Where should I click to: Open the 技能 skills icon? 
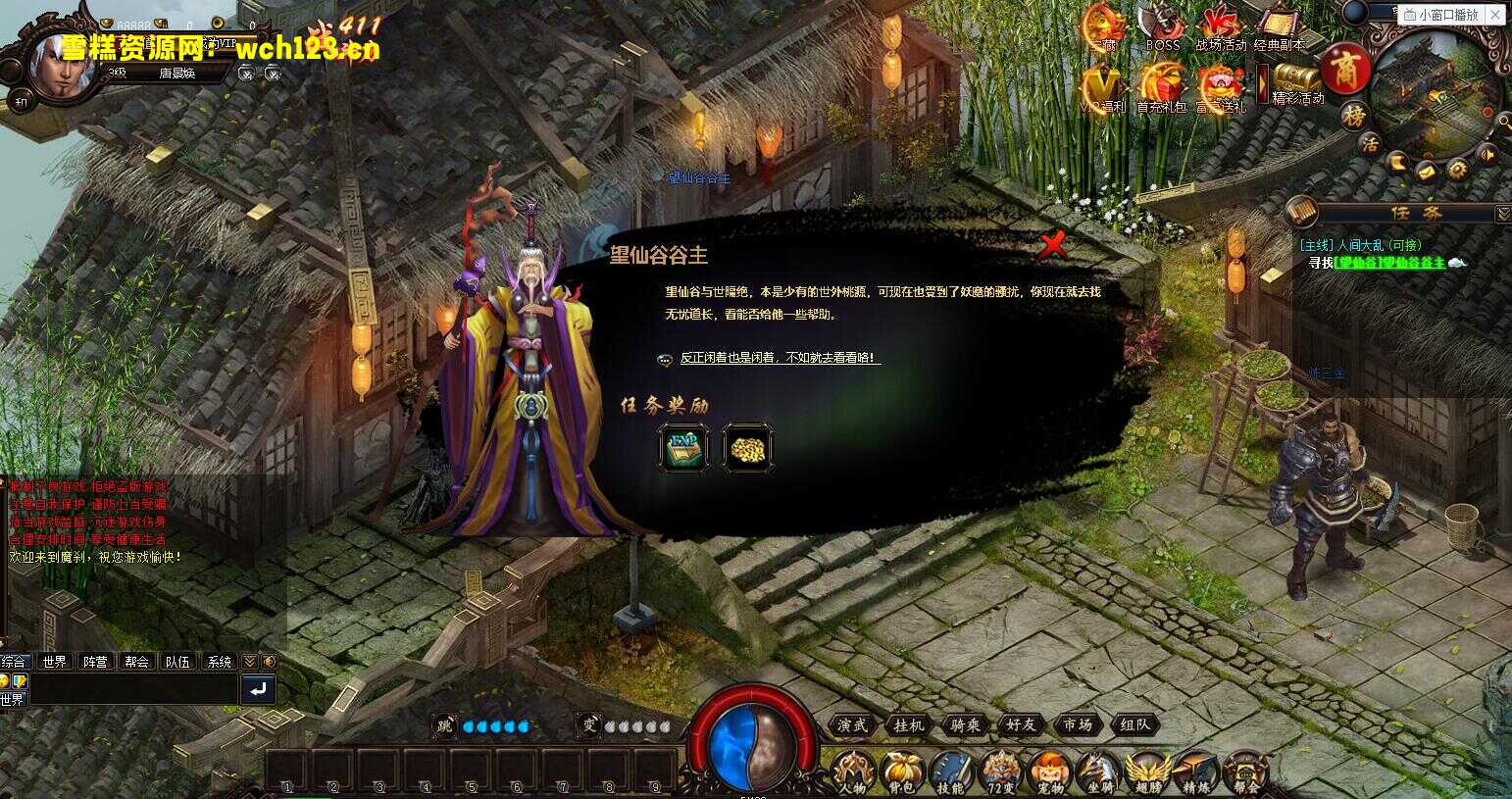[x=952, y=772]
